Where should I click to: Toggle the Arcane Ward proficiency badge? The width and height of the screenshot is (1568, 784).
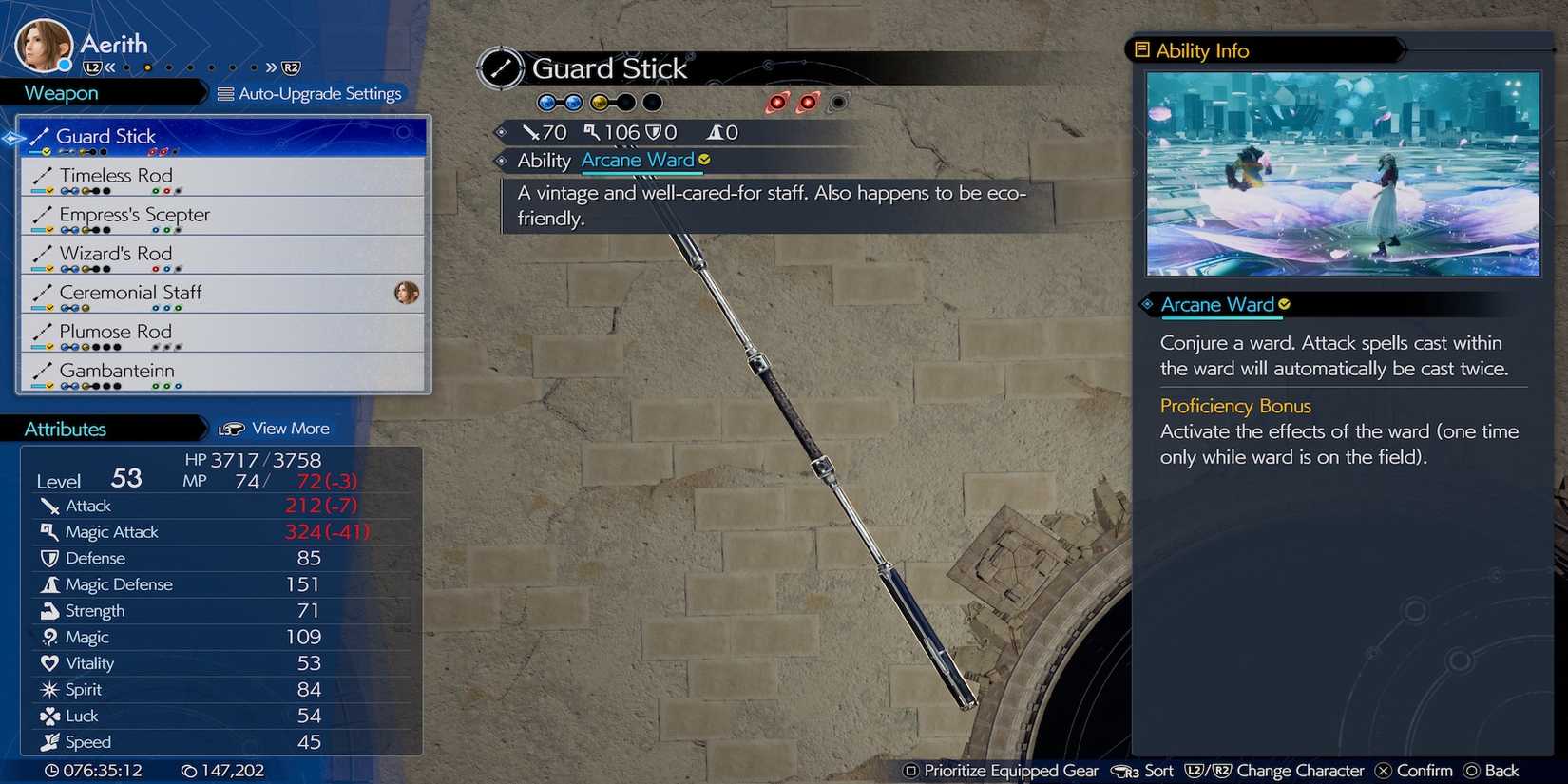pos(1285,304)
